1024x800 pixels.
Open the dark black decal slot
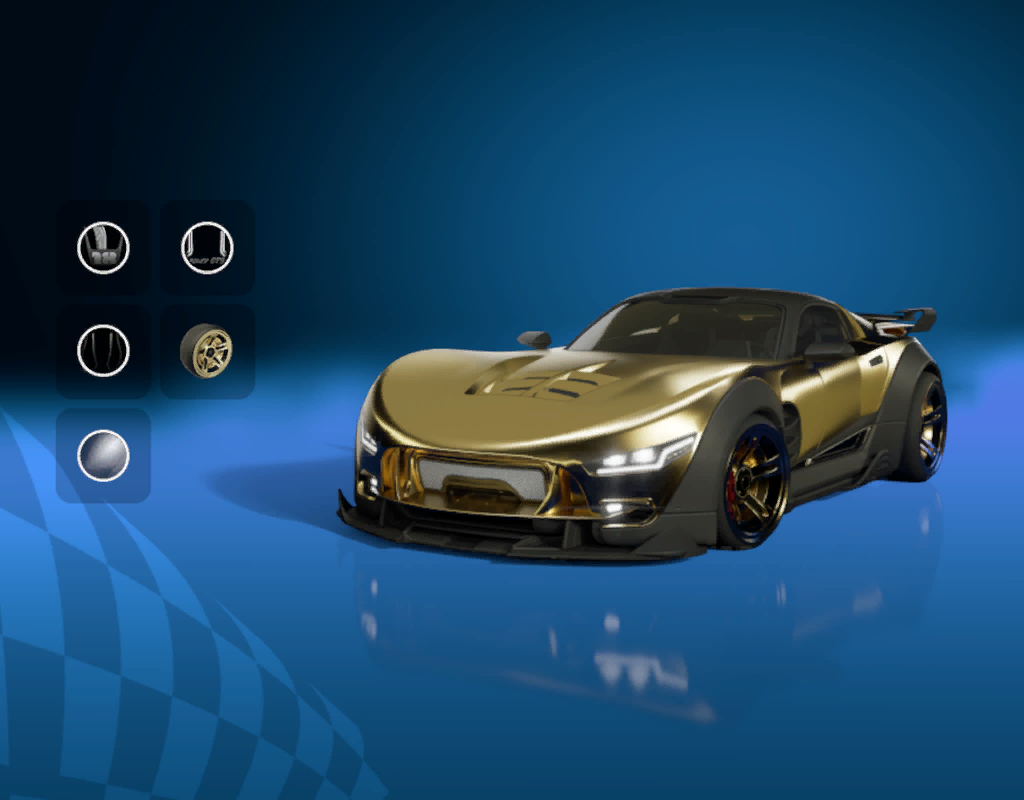[103, 351]
